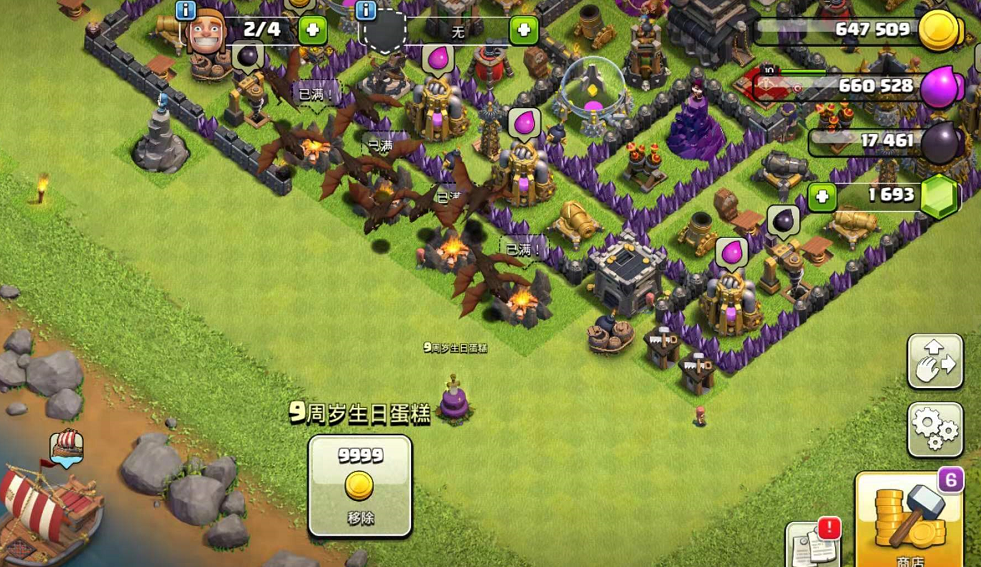981x567 pixels.
Task: Remove the birthday cake for 9999 gold
Action: pos(360,485)
